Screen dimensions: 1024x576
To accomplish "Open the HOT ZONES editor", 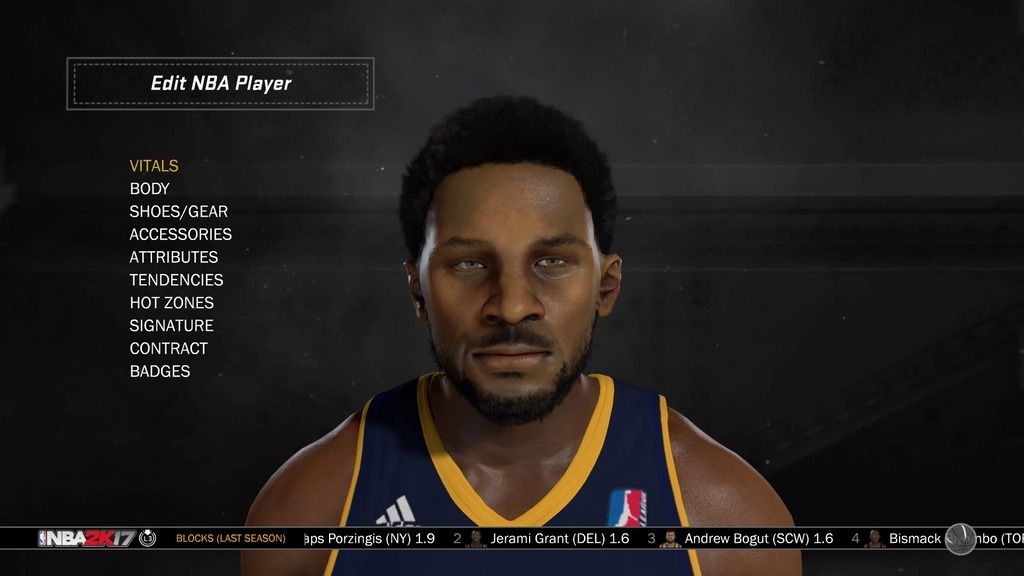I will coord(172,303).
